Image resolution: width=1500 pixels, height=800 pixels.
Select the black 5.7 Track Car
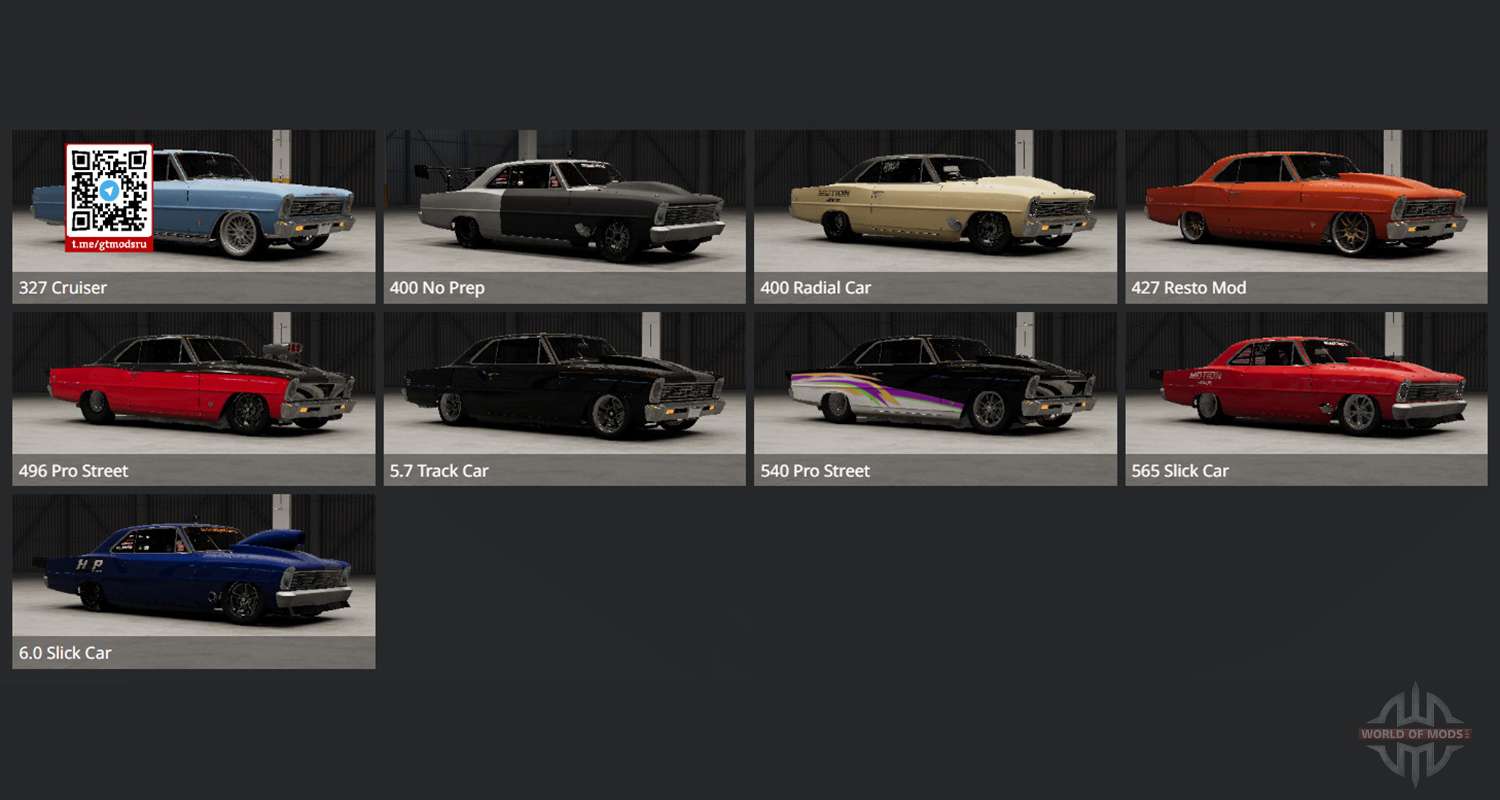pyautogui.click(x=565, y=398)
